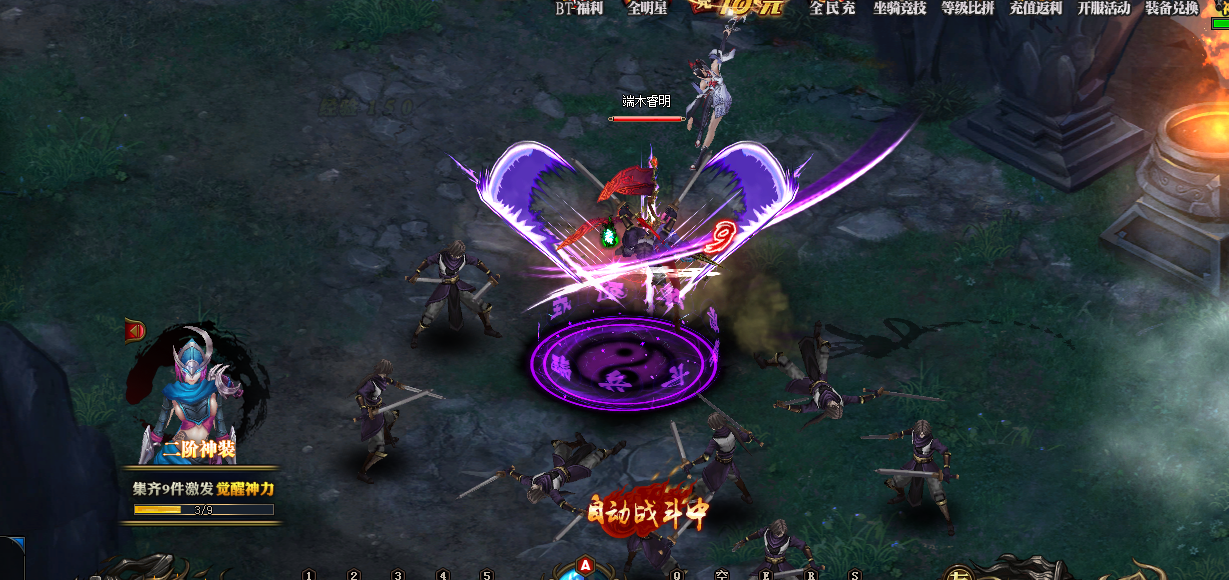
Task: Open the 等级比拼 level ranking event
Action: point(967,8)
